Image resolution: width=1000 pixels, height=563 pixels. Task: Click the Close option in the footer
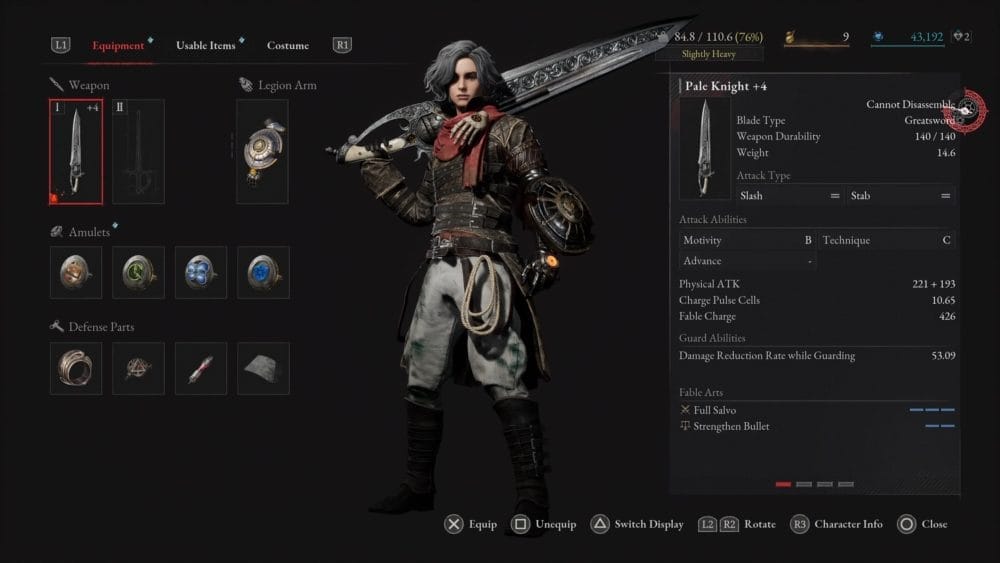(922, 524)
